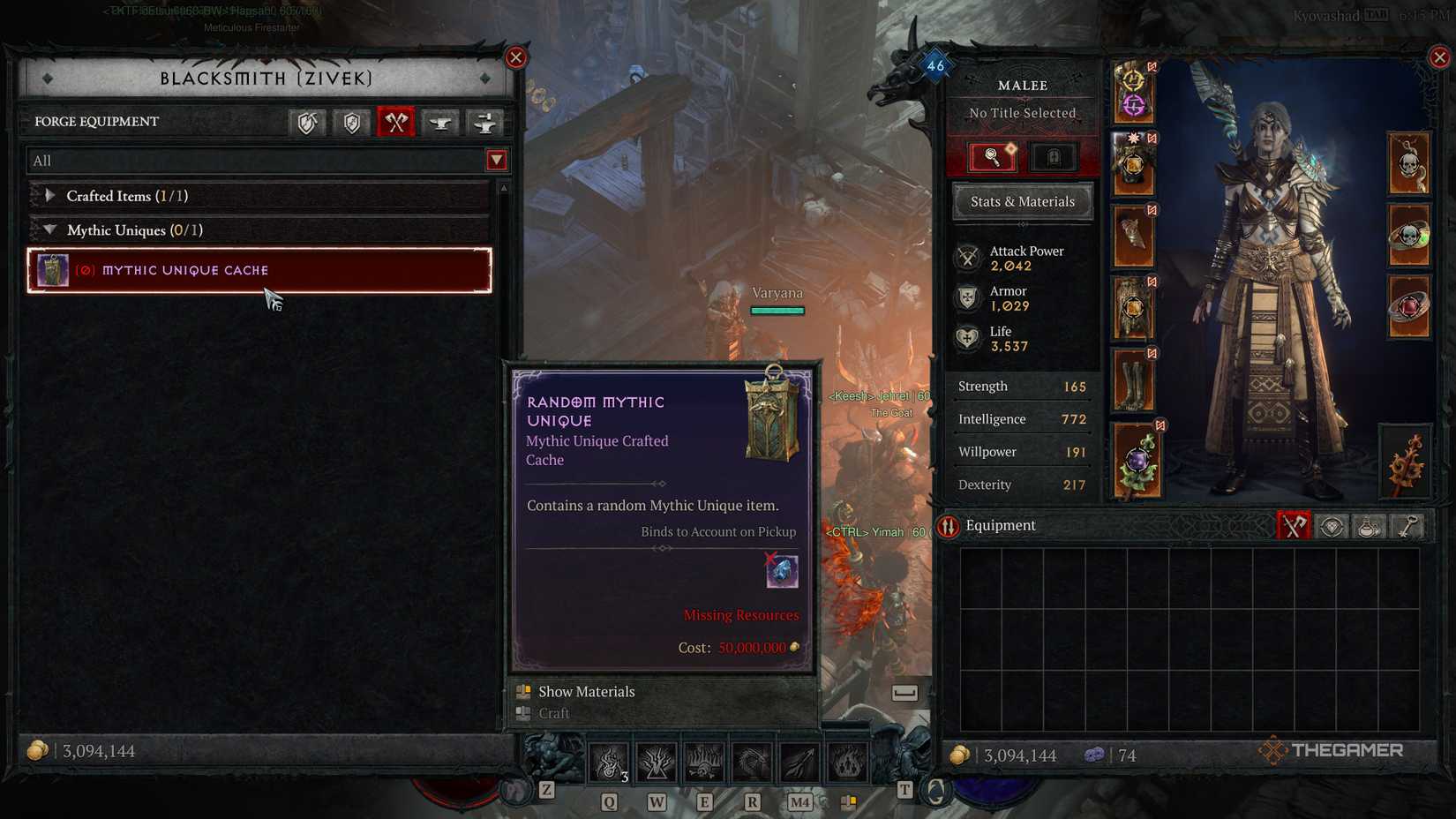
Task: Open the All filter dropdown
Action: click(497, 161)
